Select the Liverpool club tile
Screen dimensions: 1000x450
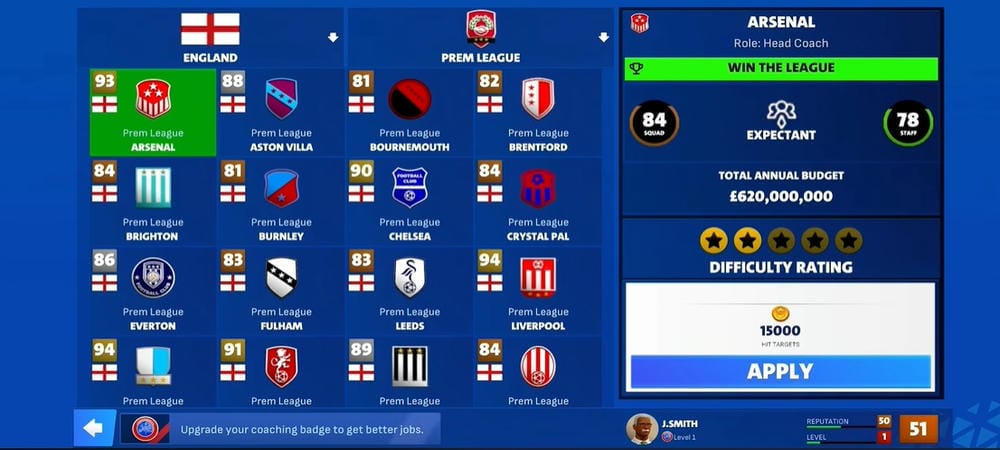tap(537, 291)
